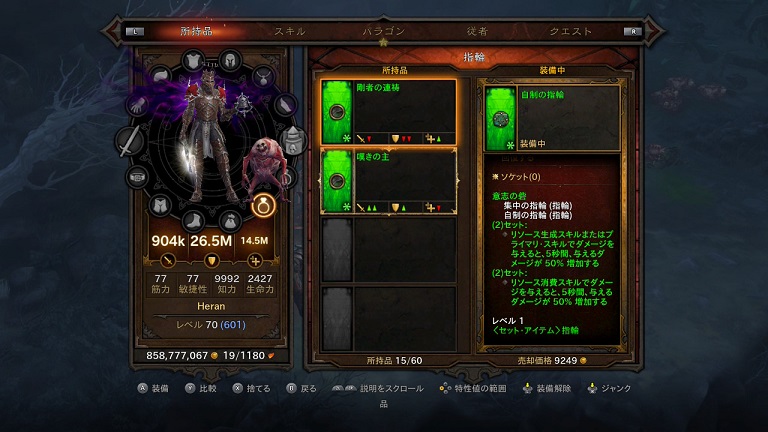
Task: Open the pants equipment slot
Action: pyautogui.click(x=160, y=205)
